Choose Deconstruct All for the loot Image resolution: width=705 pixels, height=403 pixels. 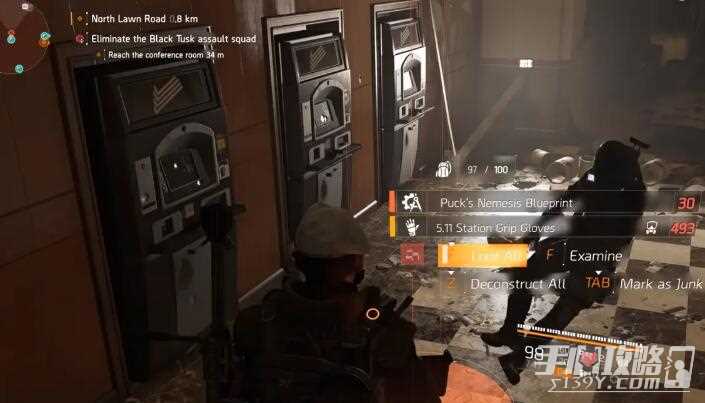pos(516,284)
